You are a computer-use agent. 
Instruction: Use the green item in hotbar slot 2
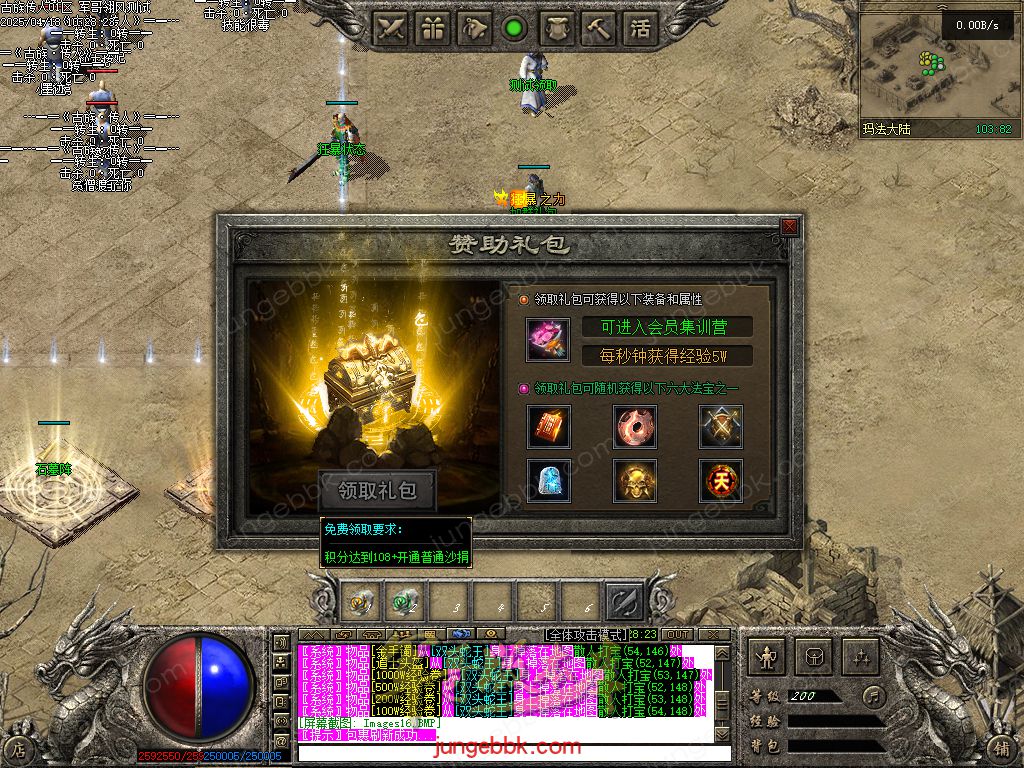point(402,602)
